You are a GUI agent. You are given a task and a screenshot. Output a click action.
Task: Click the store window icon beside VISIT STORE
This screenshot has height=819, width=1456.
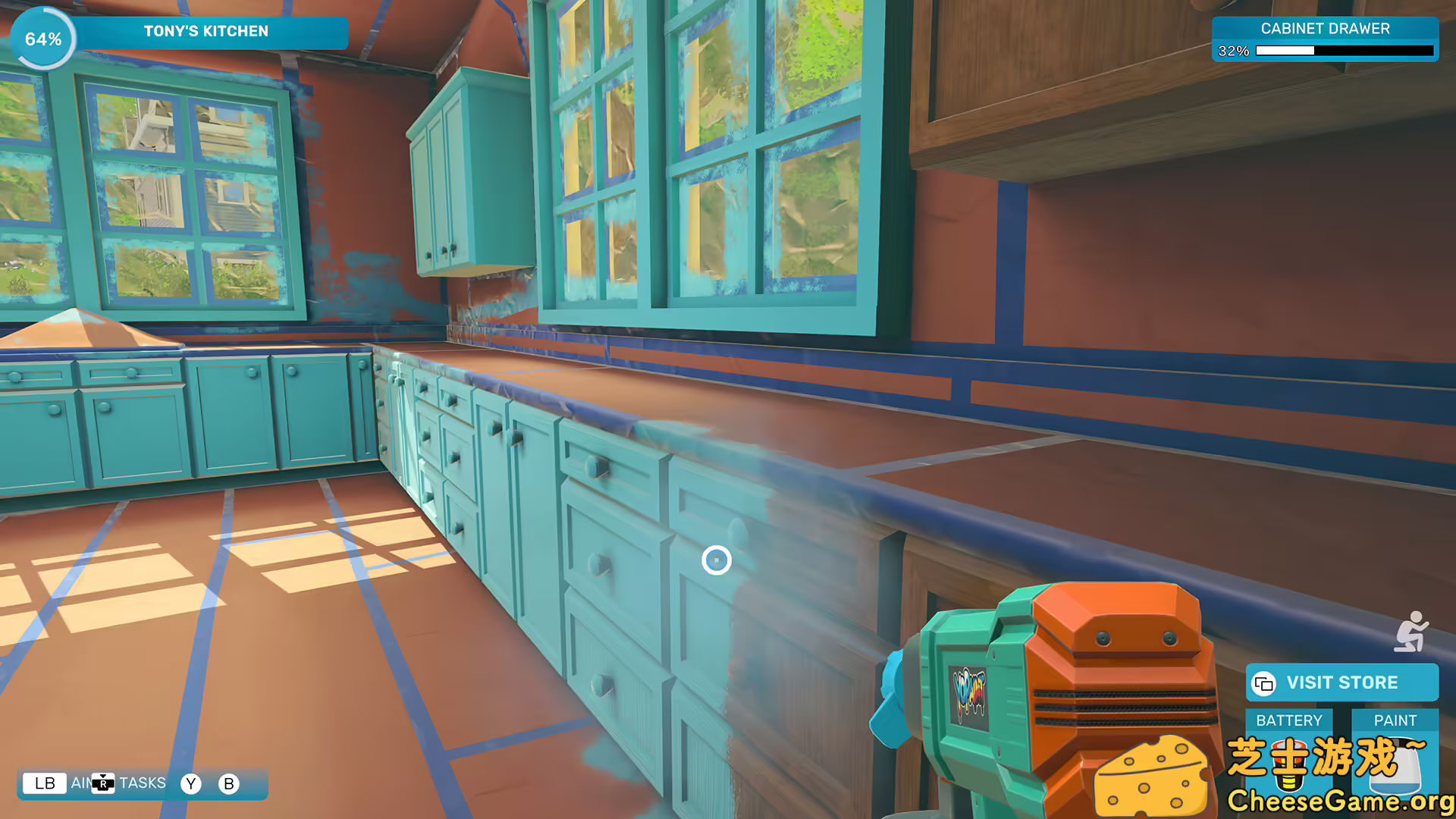[x=1263, y=683]
